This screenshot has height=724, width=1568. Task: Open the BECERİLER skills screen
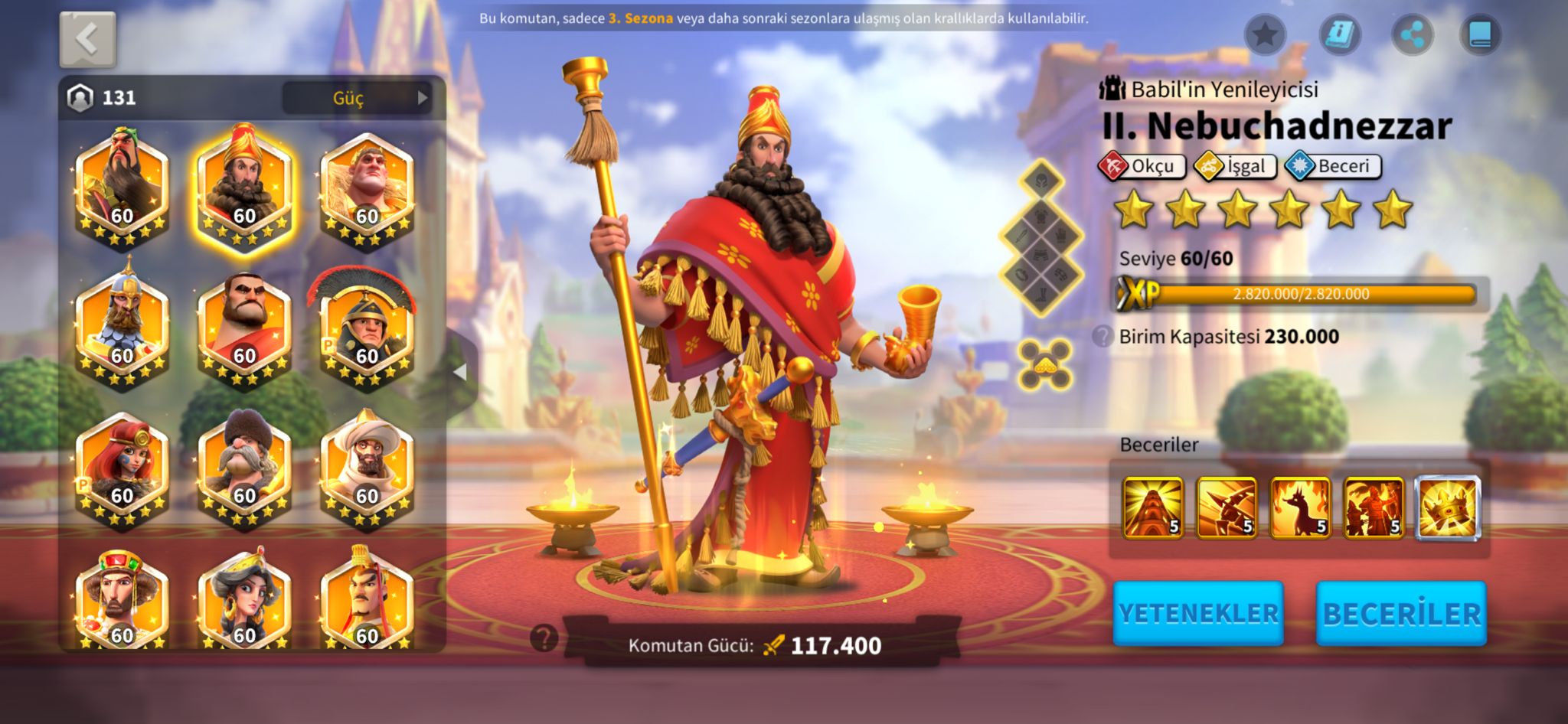(1401, 613)
